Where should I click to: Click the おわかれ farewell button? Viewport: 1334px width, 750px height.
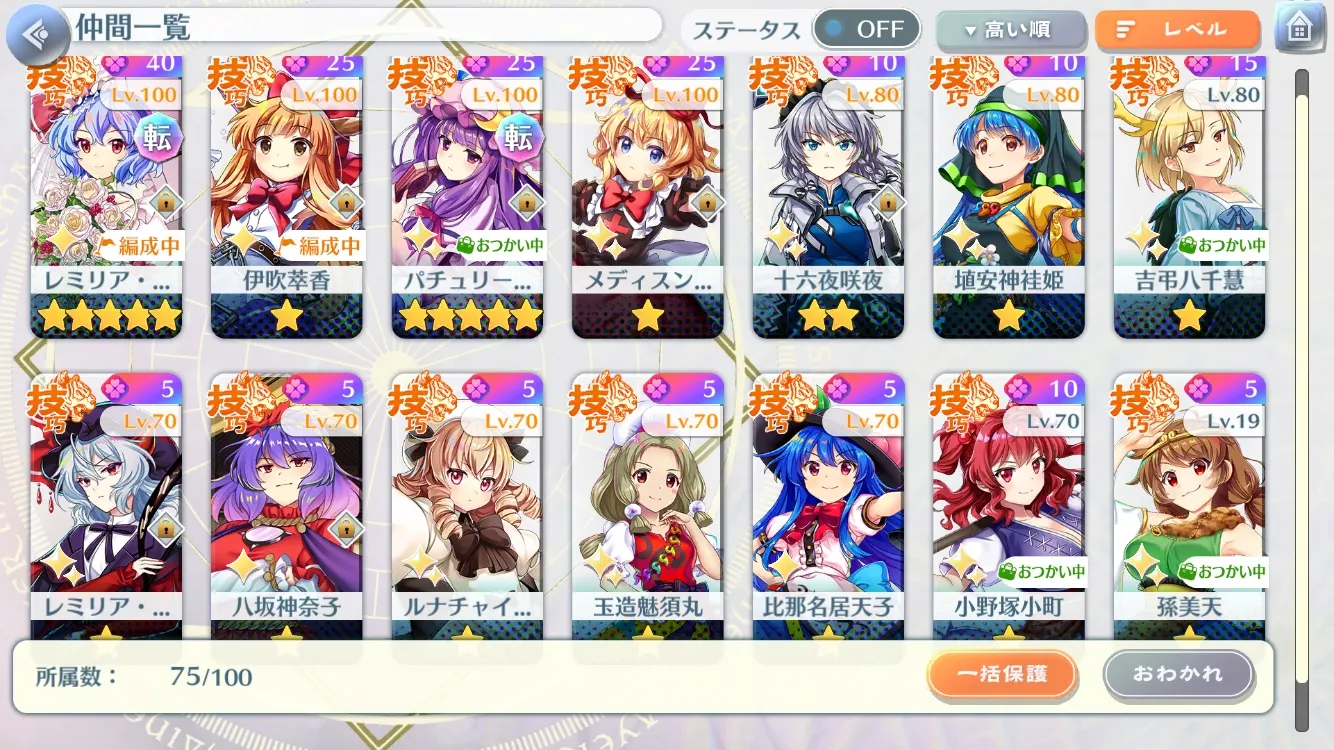coord(1178,674)
